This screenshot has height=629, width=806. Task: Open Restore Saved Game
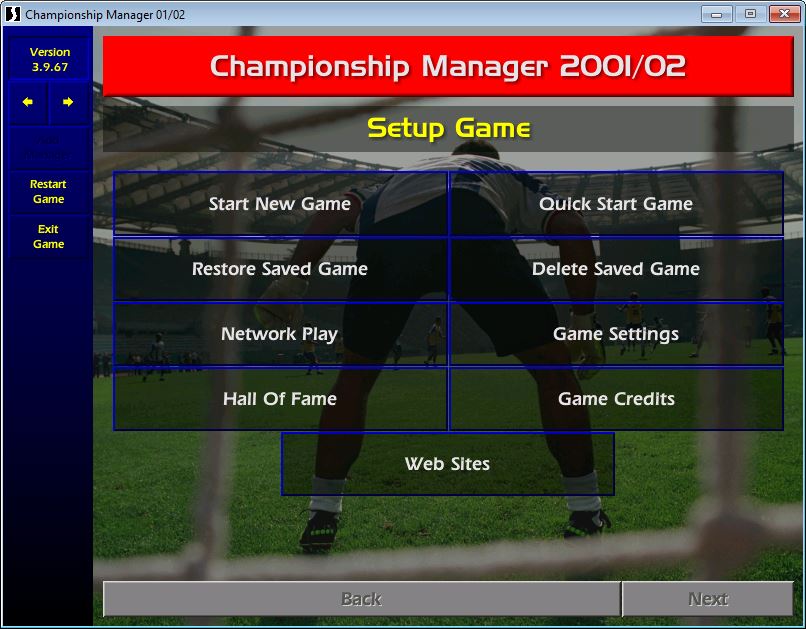tap(280, 269)
